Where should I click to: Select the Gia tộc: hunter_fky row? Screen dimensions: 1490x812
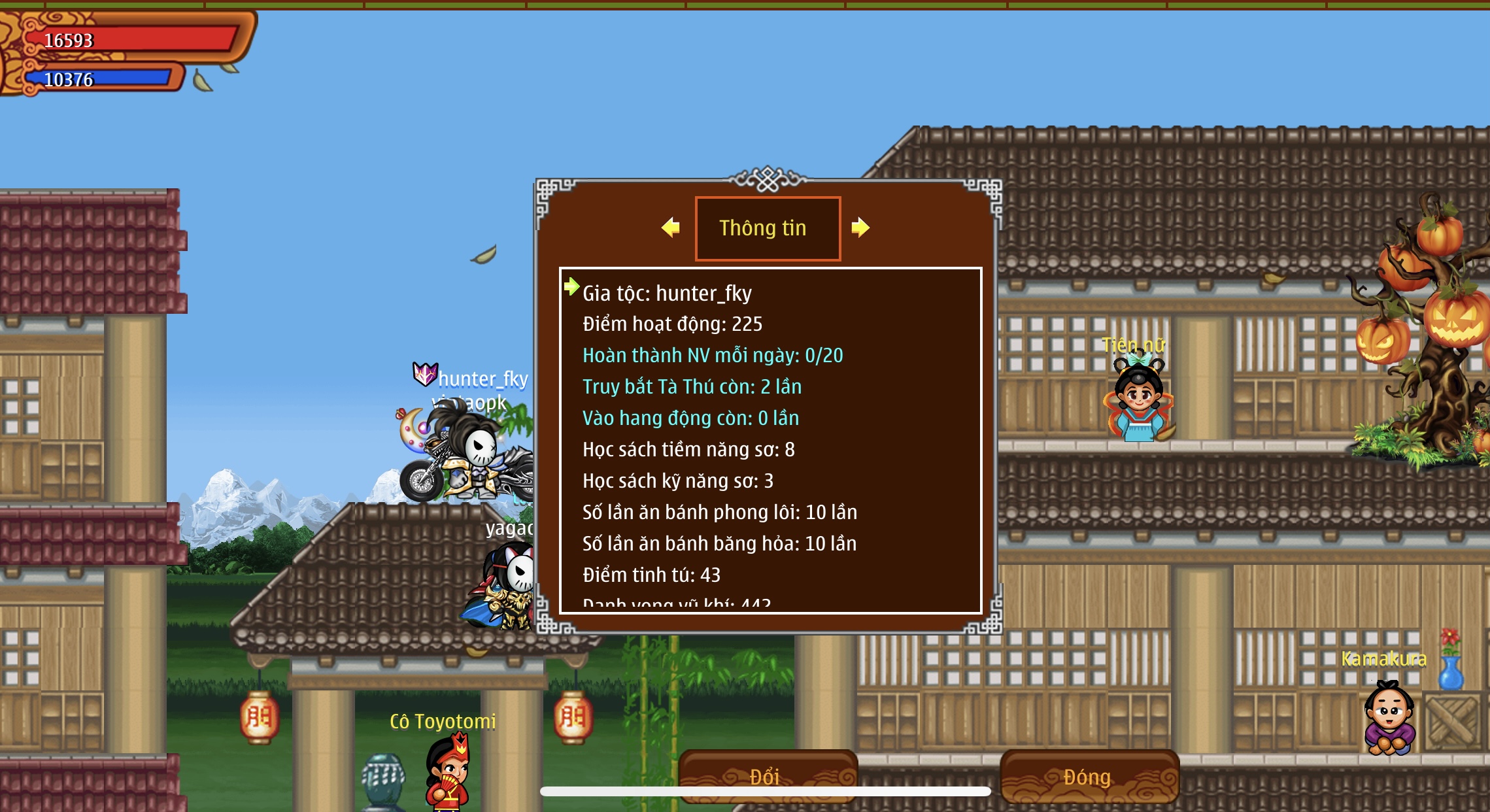(667, 294)
